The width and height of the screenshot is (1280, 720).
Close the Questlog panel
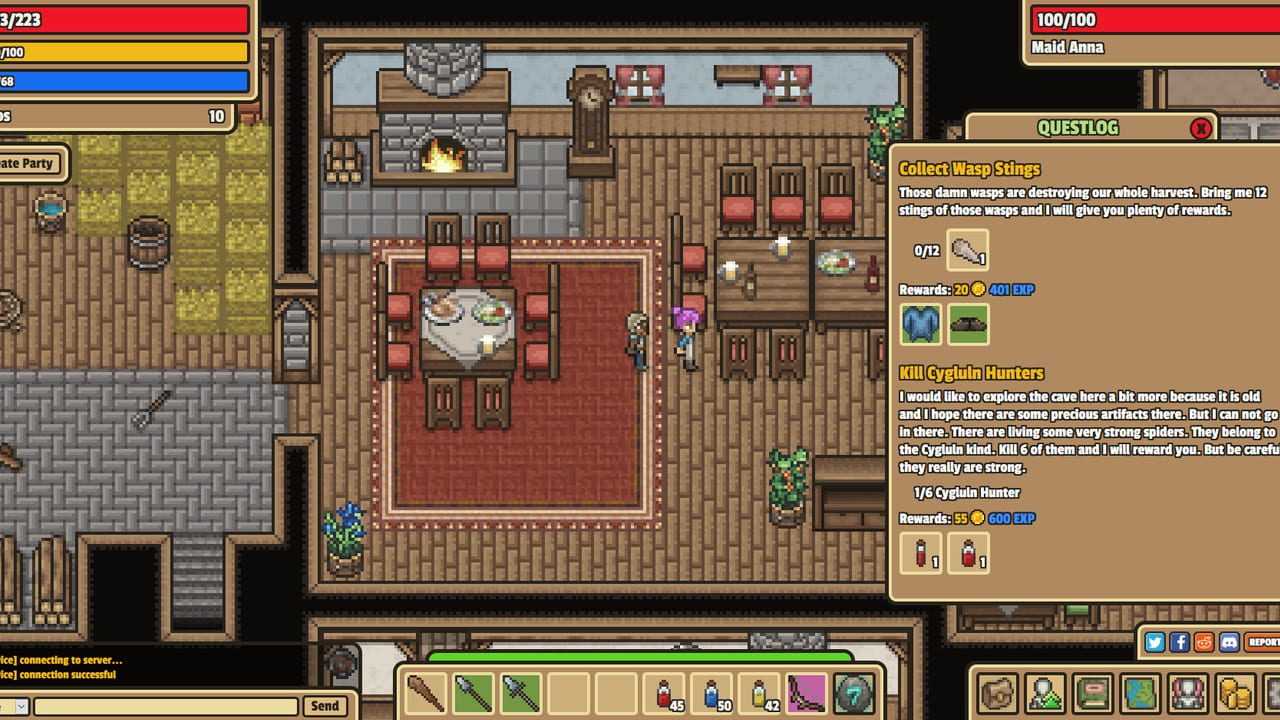(x=1201, y=128)
